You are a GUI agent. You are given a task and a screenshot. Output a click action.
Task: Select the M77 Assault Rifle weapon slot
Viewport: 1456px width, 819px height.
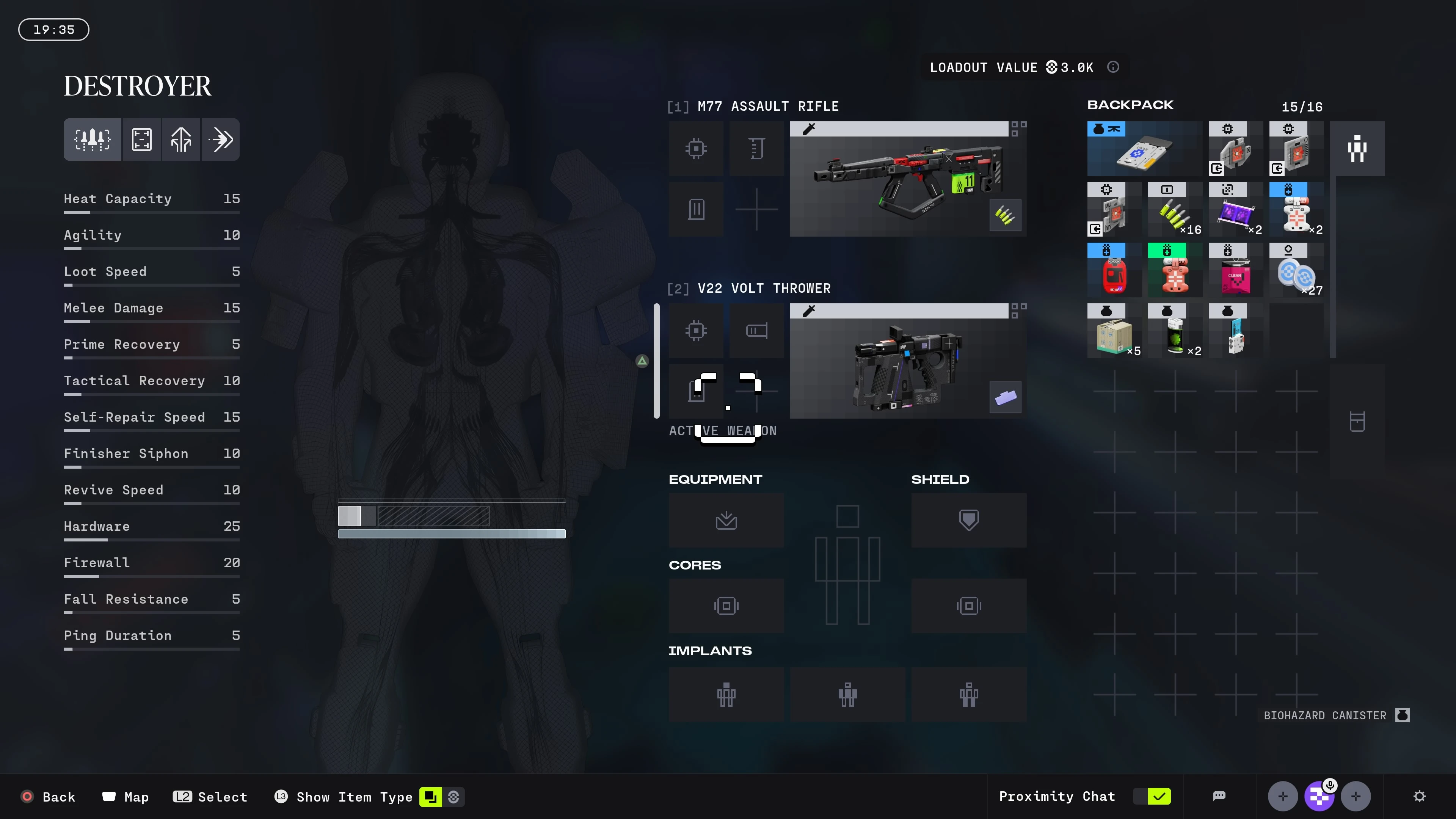pyautogui.click(x=907, y=179)
